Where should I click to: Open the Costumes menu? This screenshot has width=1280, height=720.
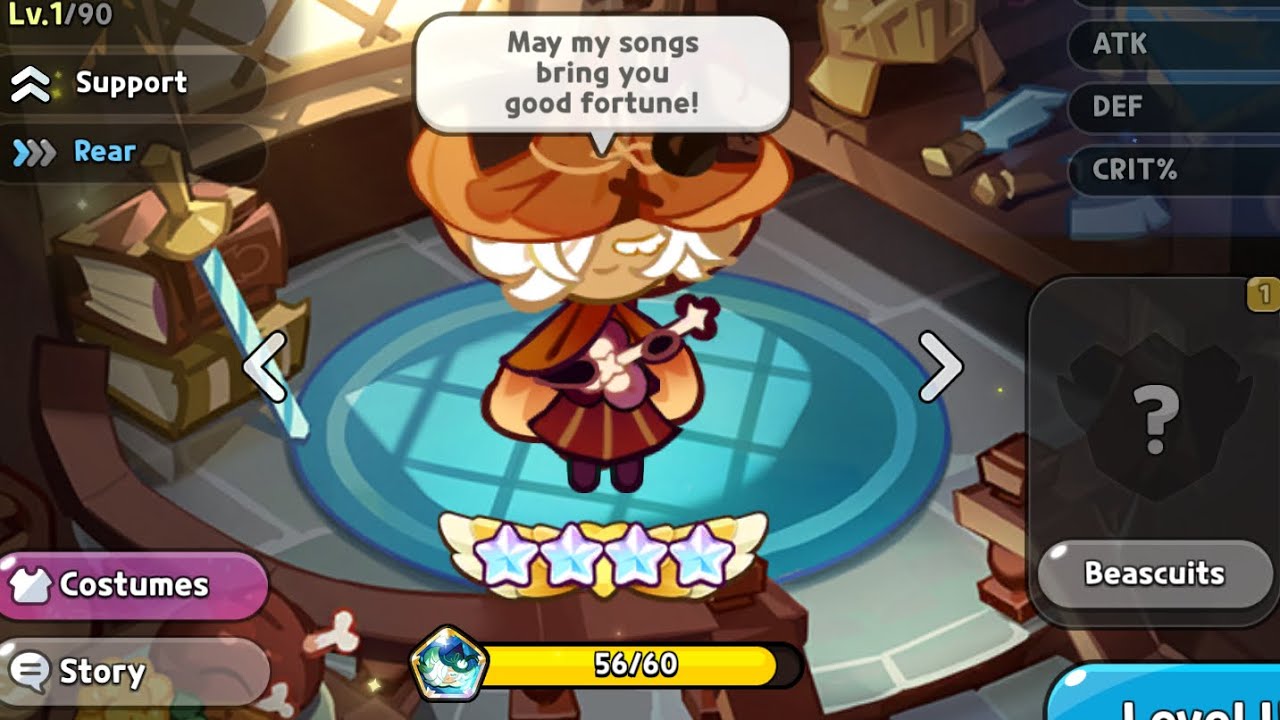pos(132,585)
